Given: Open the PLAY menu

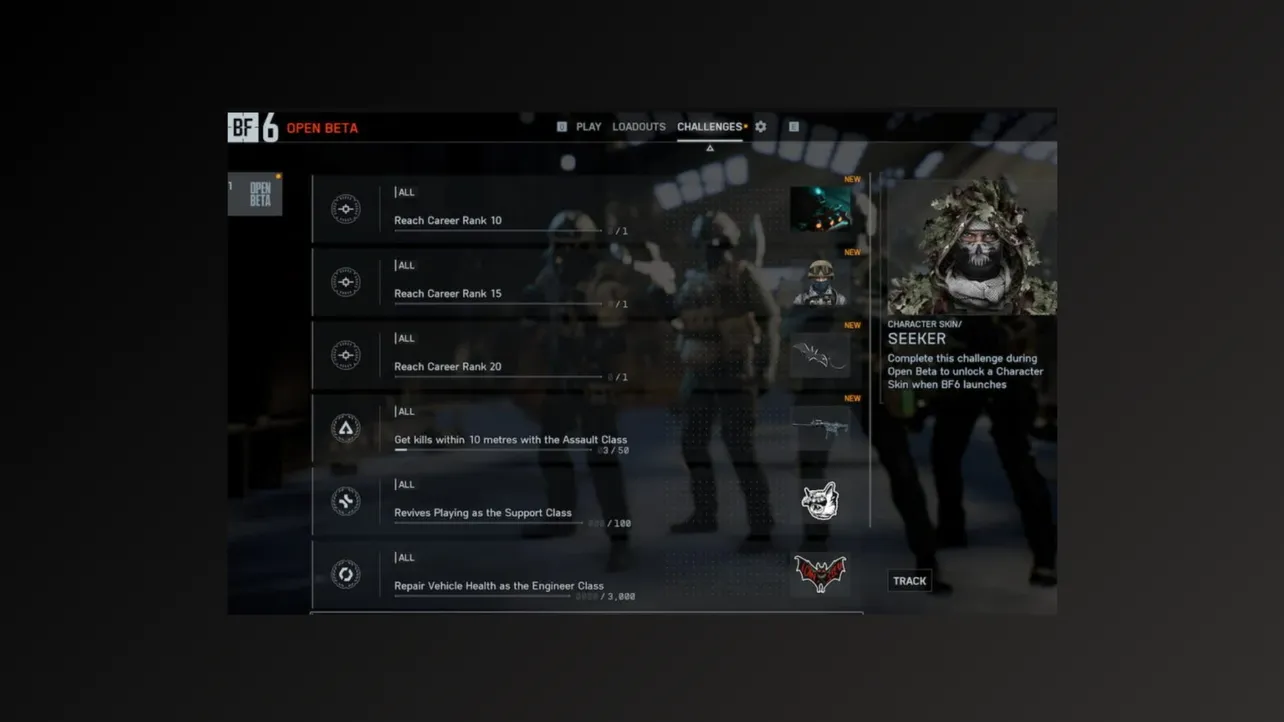Looking at the screenshot, I should pyautogui.click(x=588, y=126).
